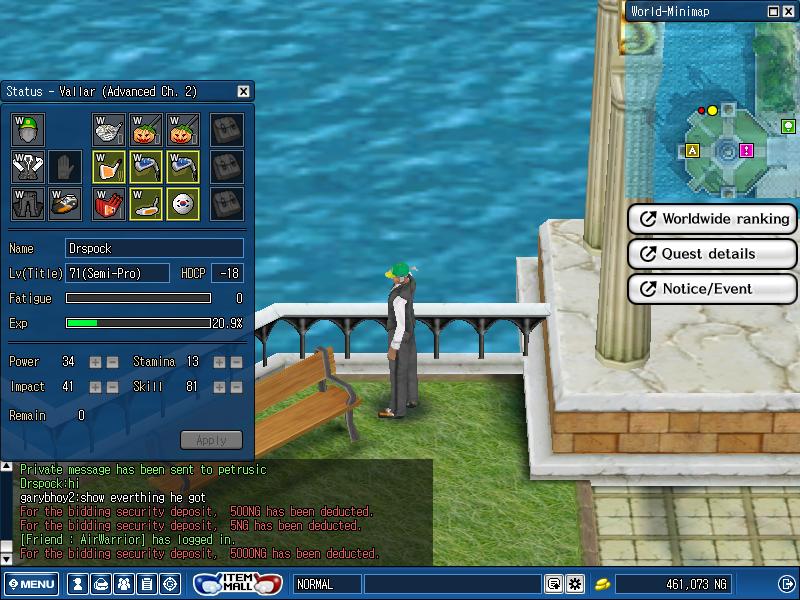Viewport: 800px width, 600px height.
Task: Select the green cap equipment slot
Action: [29, 129]
